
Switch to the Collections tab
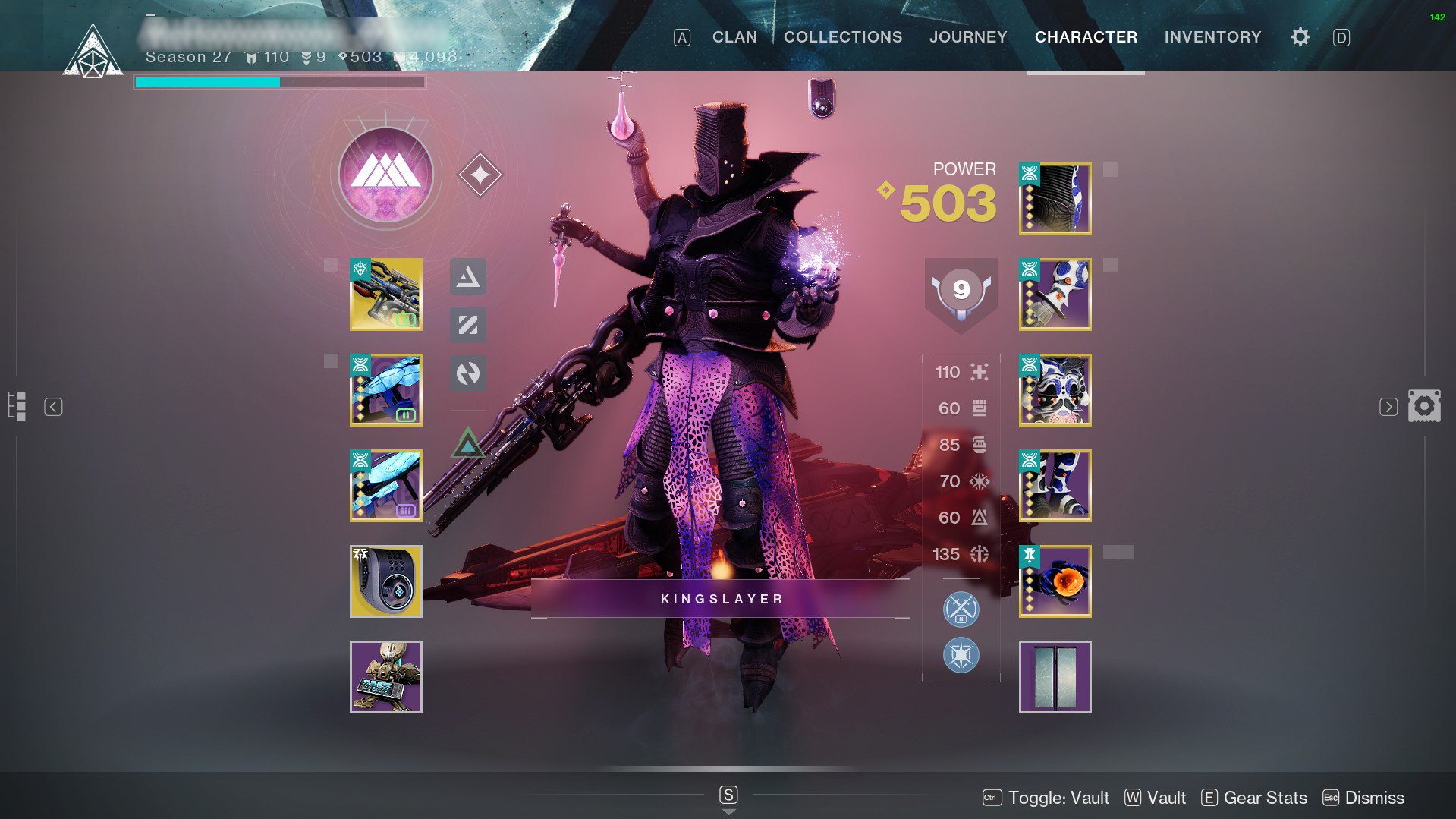click(843, 37)
